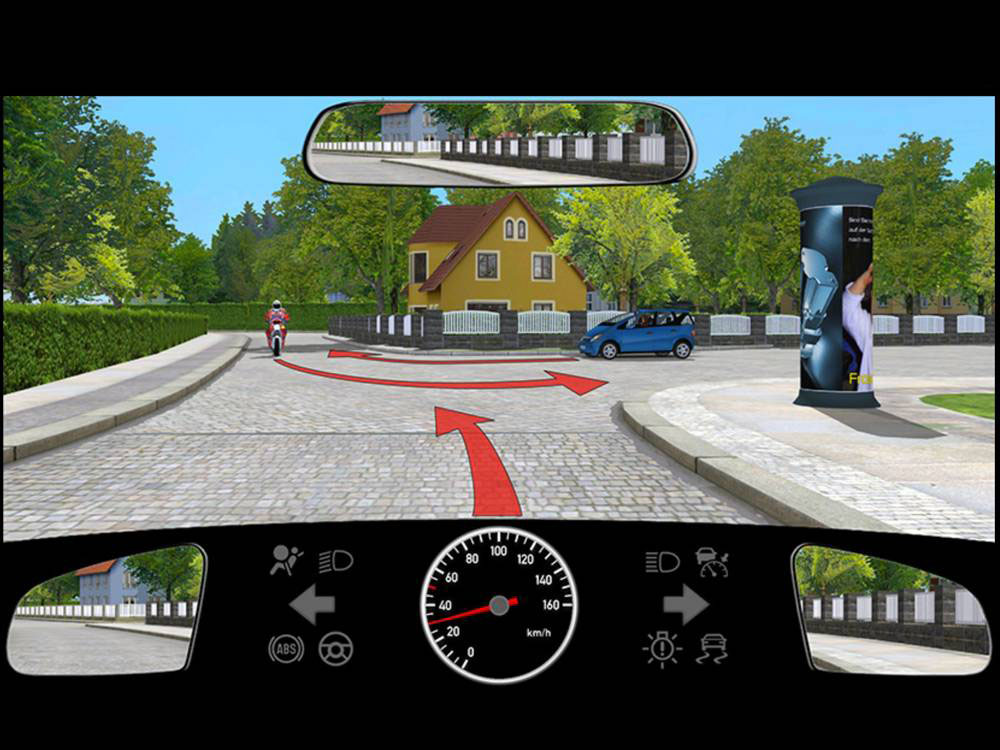Click the left turn signal arrow

pos(311,606)
